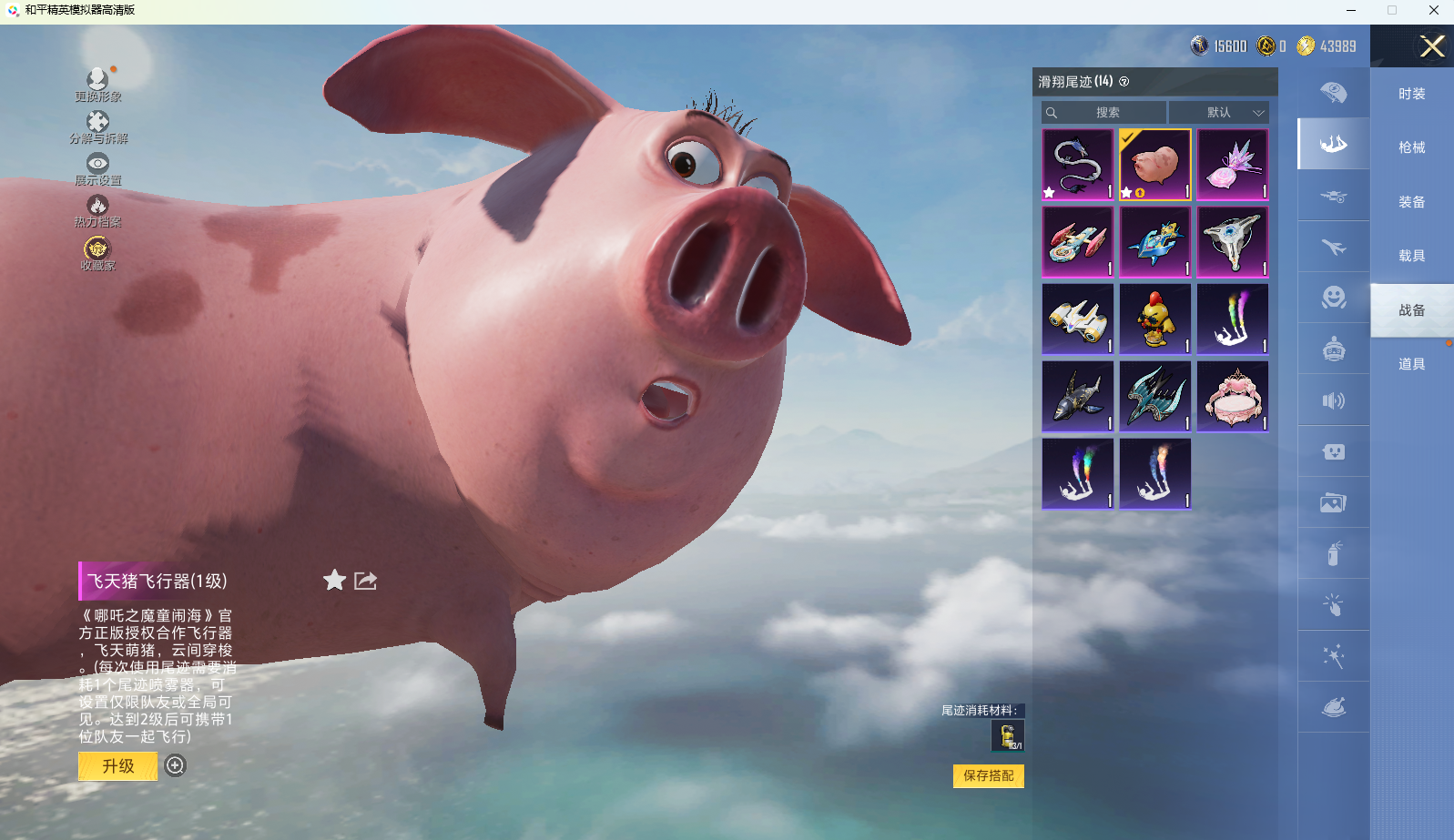
Task: Open the 枪械 category tab
Action: point(1411,147)
